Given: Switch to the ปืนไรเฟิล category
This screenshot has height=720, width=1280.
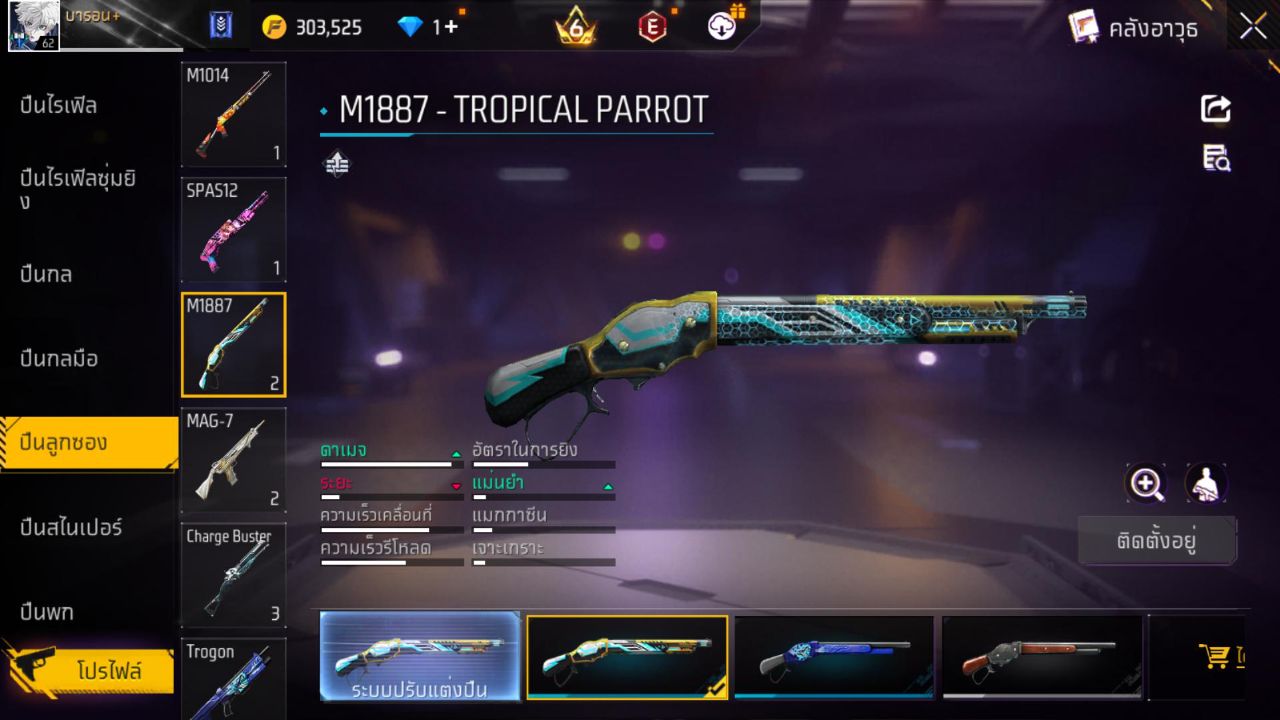Looking at the screenshot, I should click(58, 105).
